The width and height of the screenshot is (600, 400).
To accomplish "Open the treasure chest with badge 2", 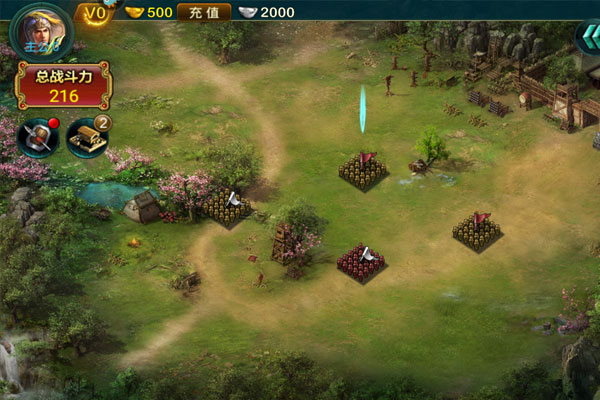I will pos(87,138).
